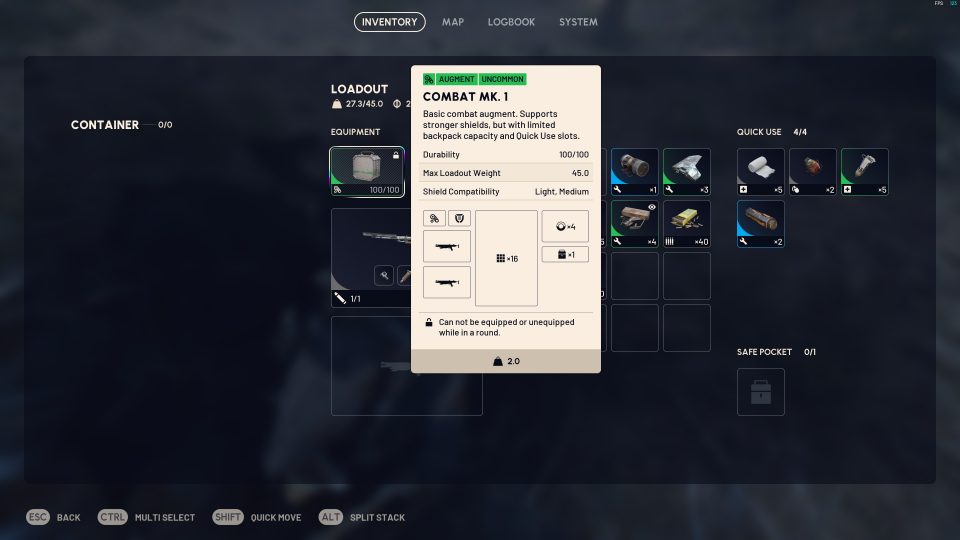Select the Combat Mk. 1 augment slot
The image size is (960, 540).
pyautogui.click(x=367, y=172)
